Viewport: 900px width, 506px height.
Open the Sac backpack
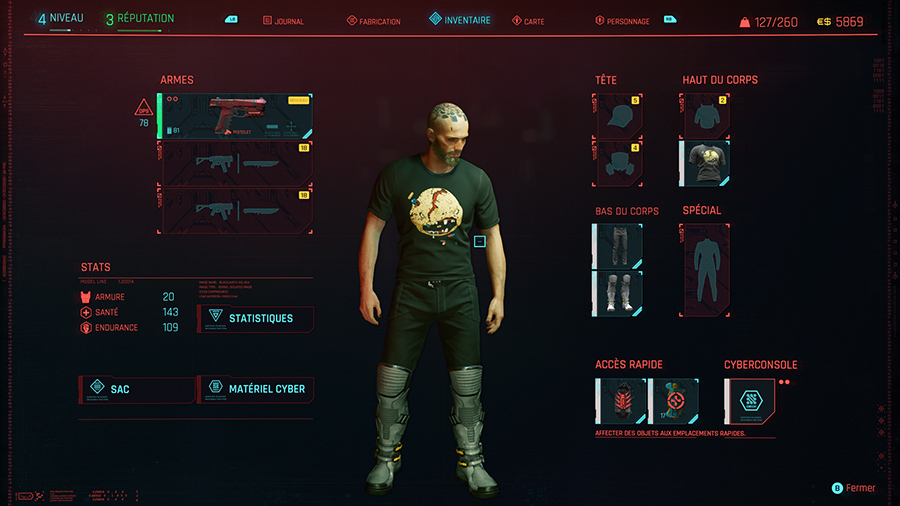tap(136, 388)
